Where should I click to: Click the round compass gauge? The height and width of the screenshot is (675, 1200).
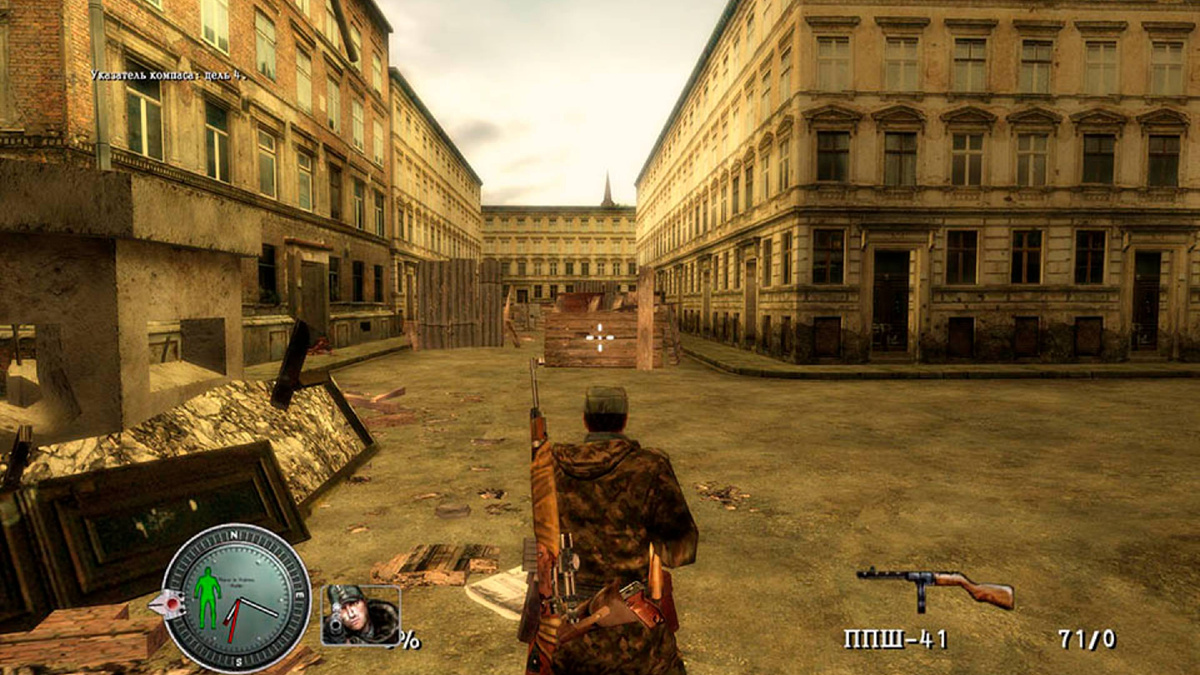point(236,598)
